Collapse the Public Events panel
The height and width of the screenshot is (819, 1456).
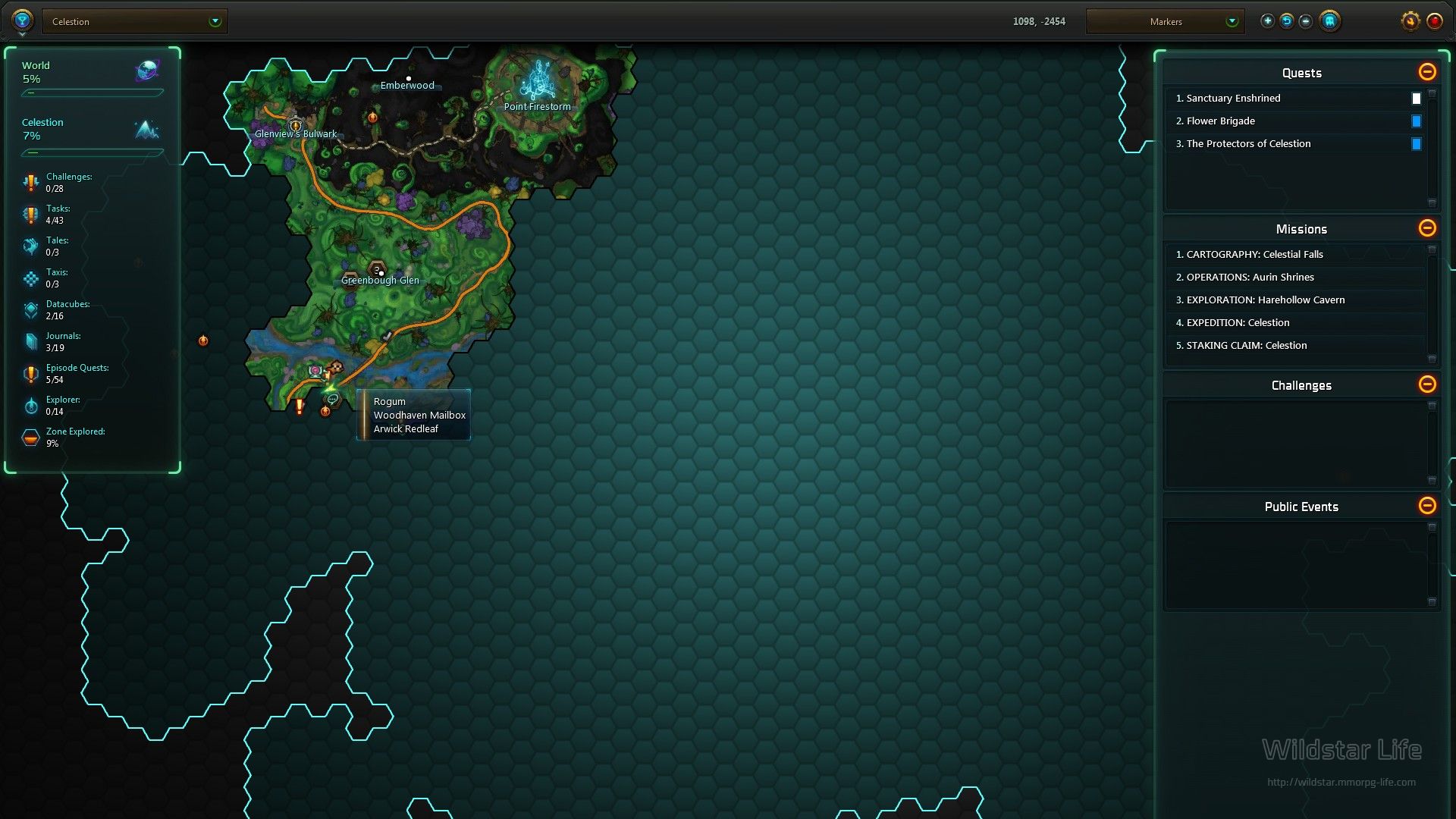click(x=1427, y=506)
